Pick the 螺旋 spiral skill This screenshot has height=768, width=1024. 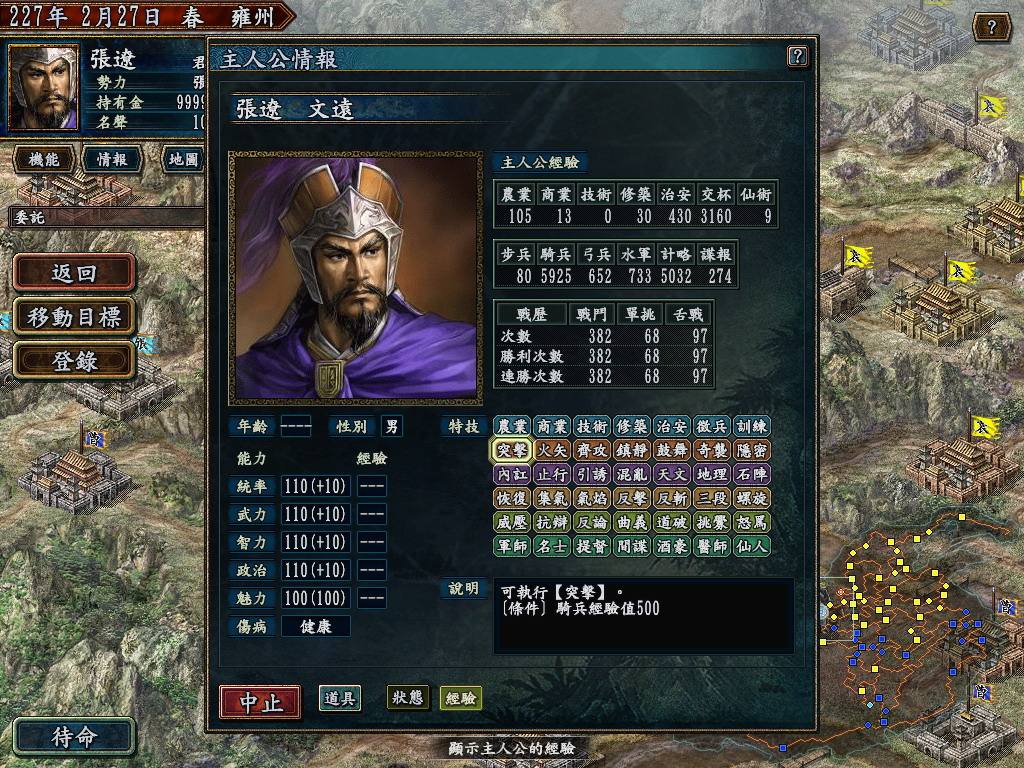(751, 498)
